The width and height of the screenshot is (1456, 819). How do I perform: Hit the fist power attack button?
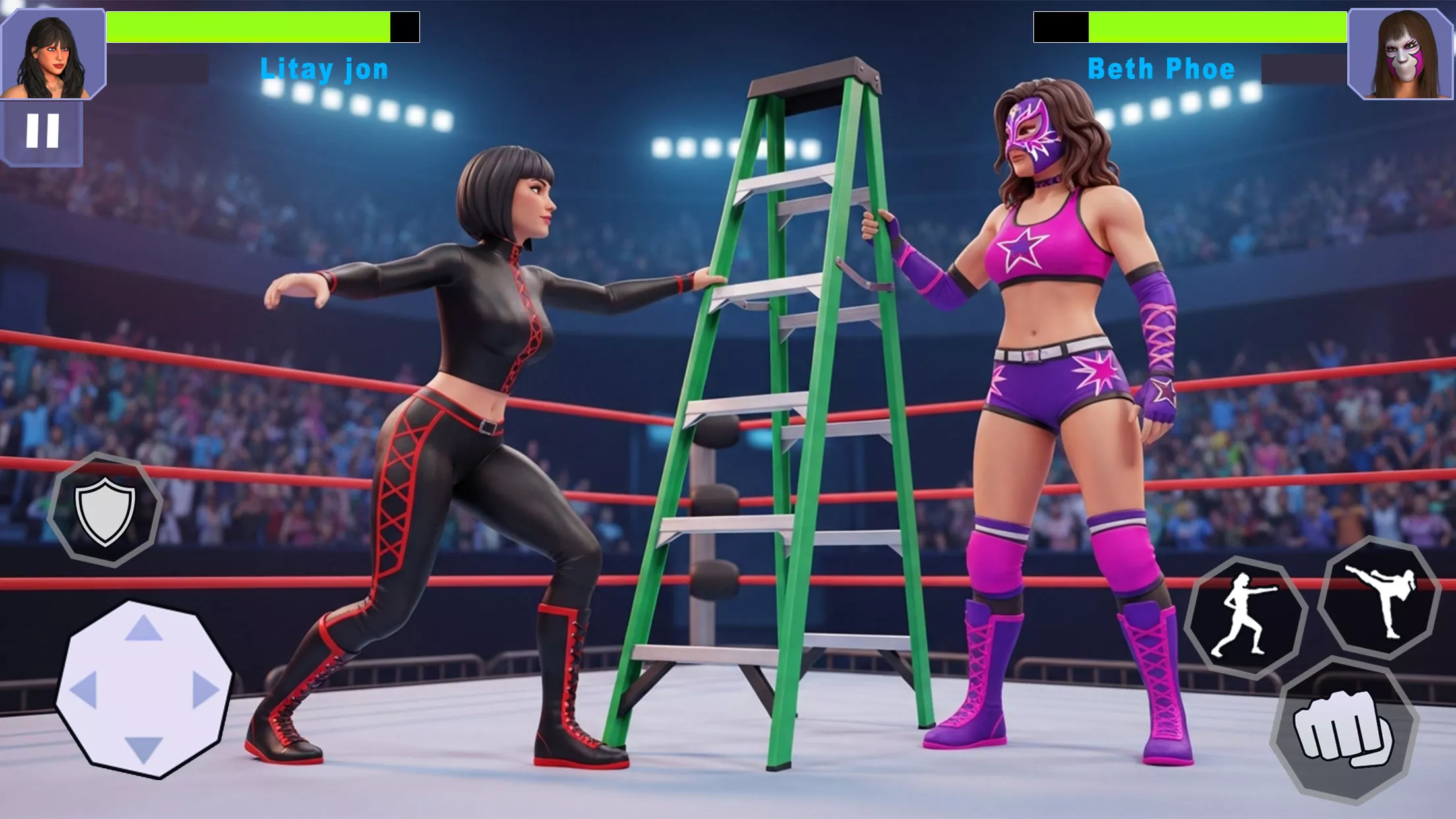(1343, 731)
